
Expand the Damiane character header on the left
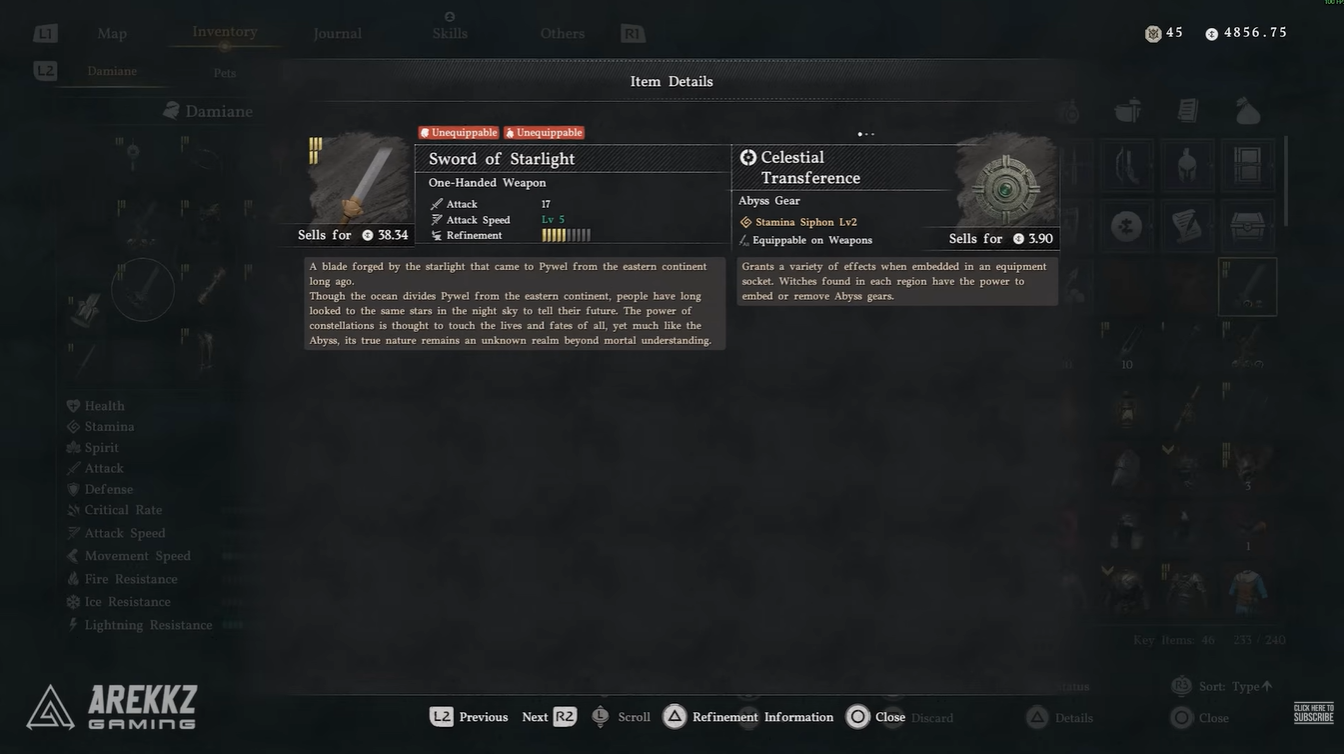[209, 111]
